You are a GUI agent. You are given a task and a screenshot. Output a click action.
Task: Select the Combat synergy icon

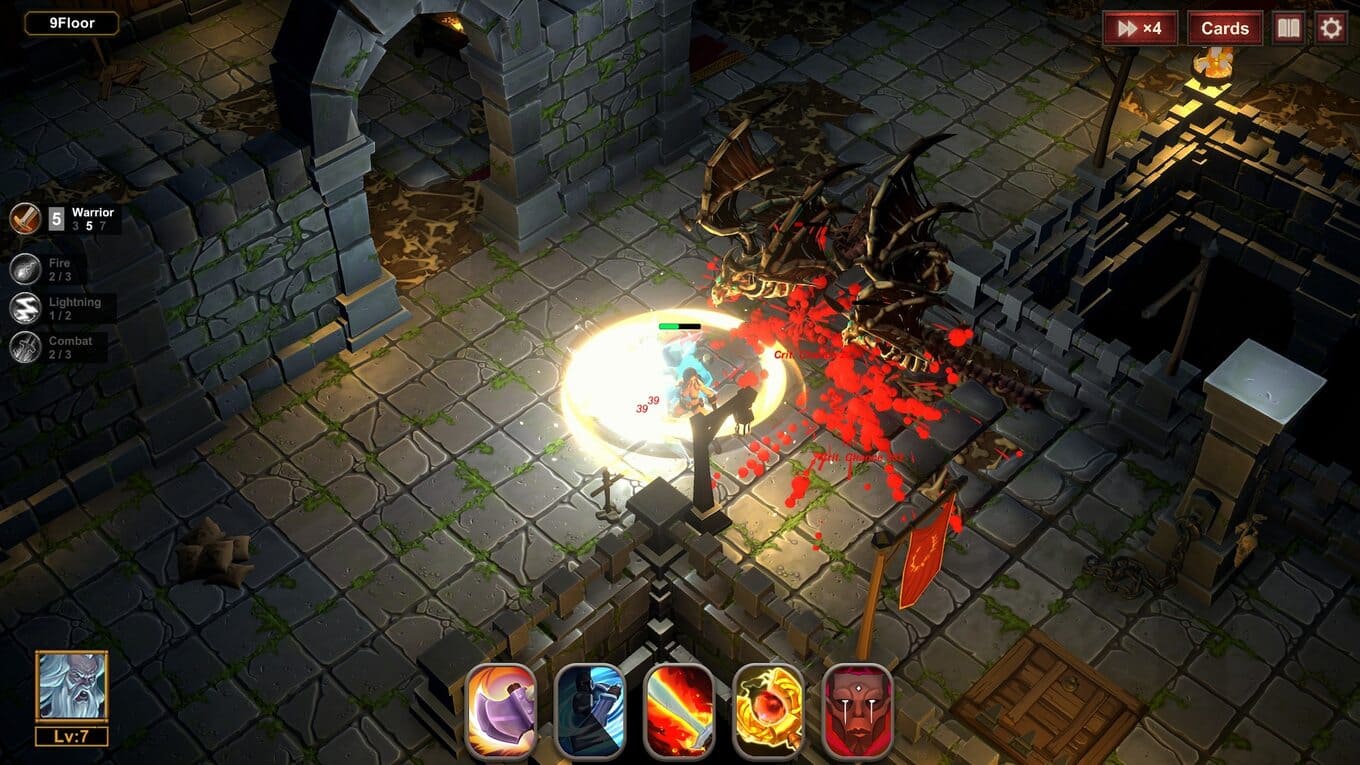(x=26, y=347)
